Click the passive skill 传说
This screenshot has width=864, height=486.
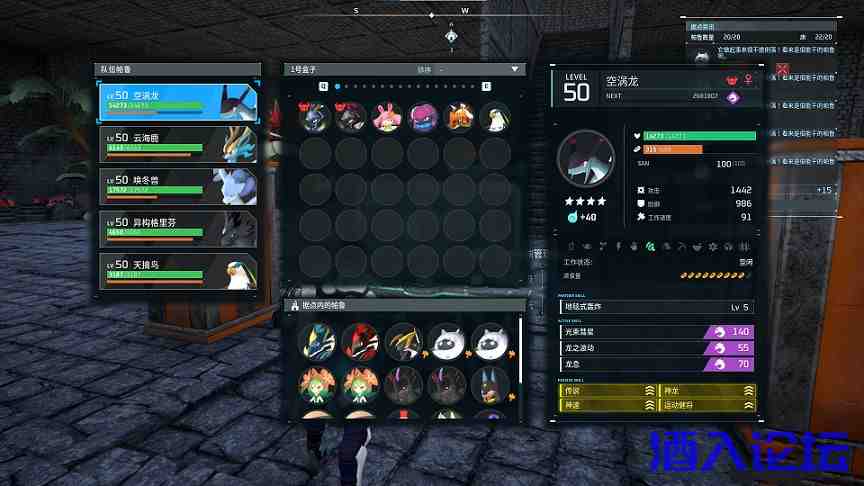[608, 392]
